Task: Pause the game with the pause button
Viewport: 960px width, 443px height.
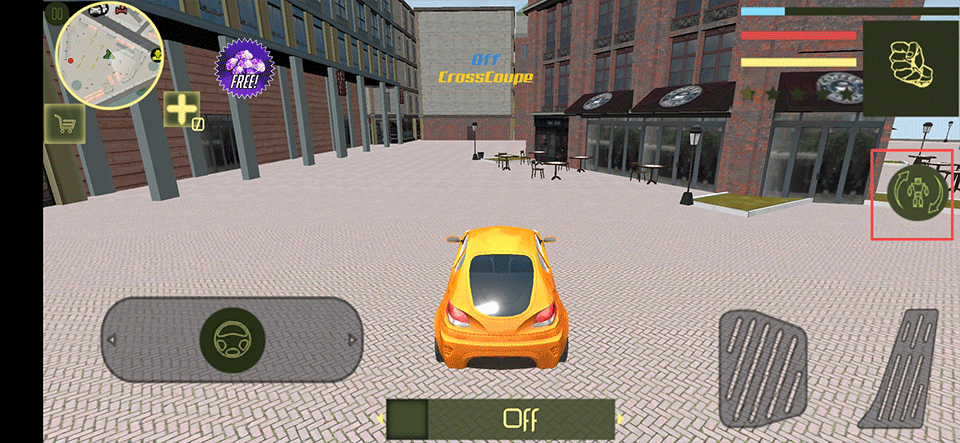Action: [x=56, y=13]
